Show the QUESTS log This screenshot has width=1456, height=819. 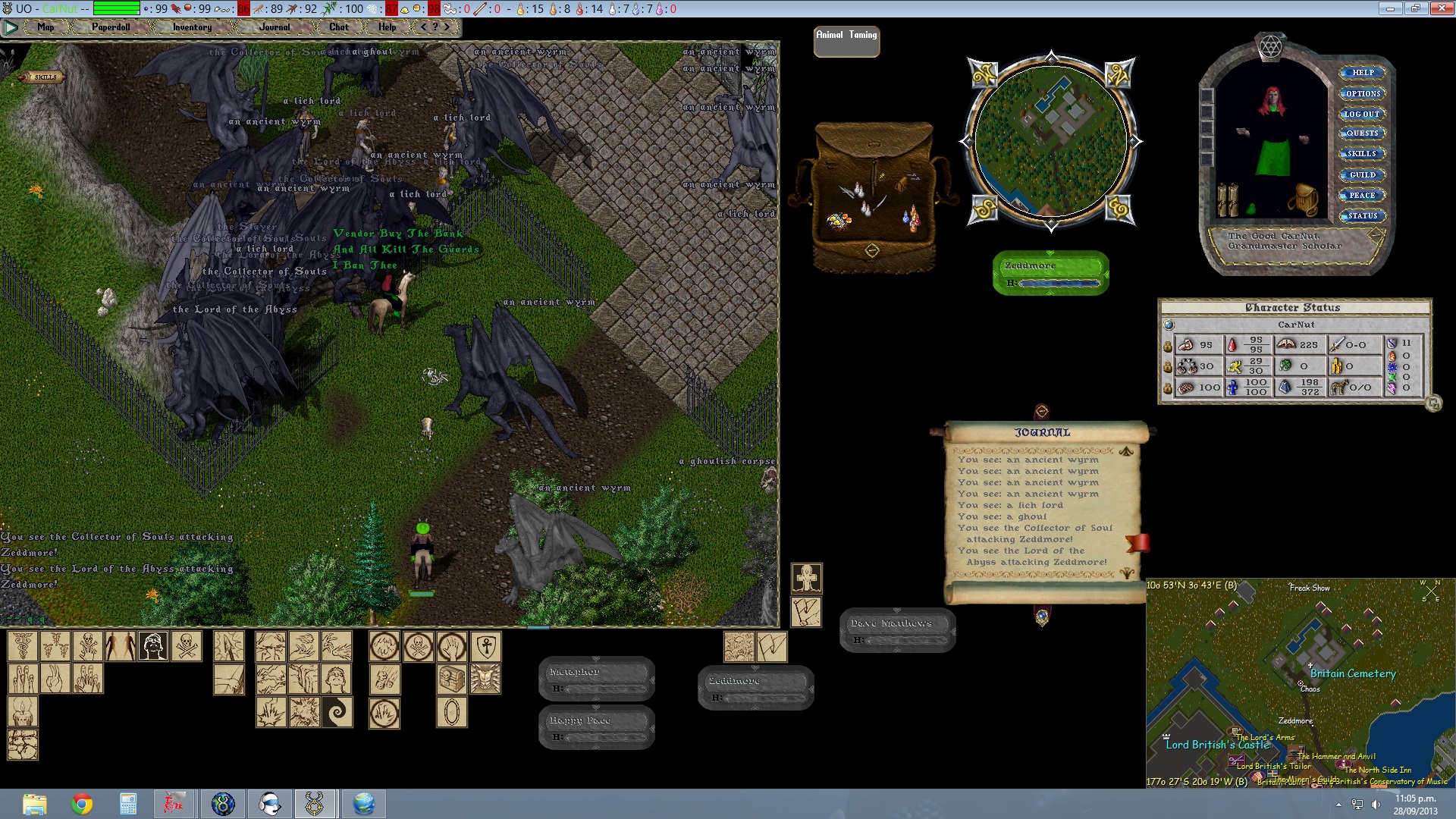(1362, 133)
